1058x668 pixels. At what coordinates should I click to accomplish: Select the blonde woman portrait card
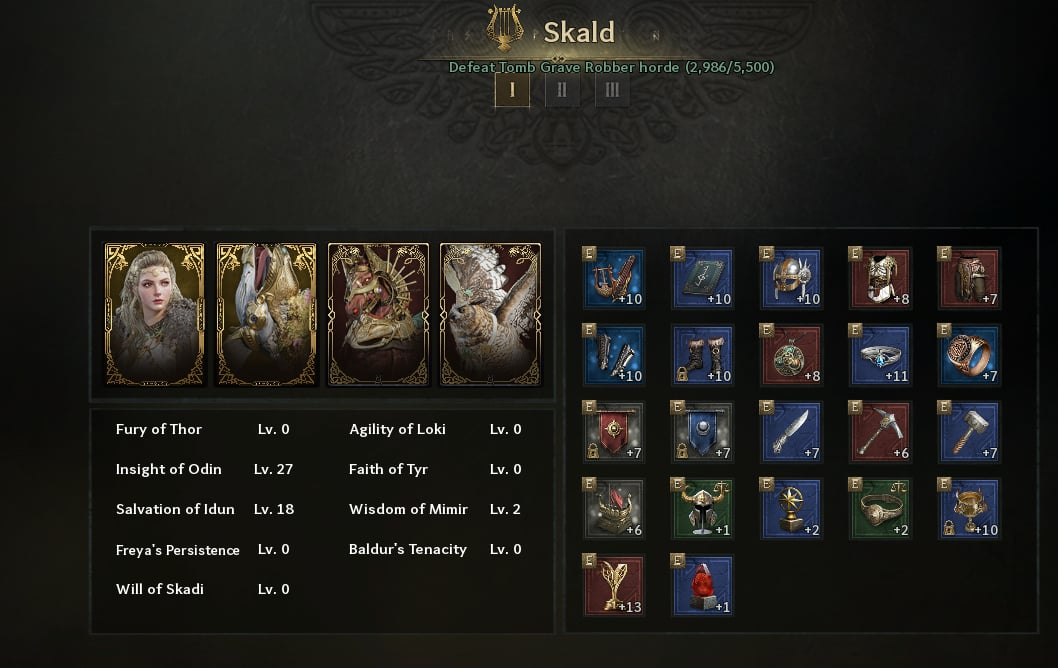click(x=154, y=314)
